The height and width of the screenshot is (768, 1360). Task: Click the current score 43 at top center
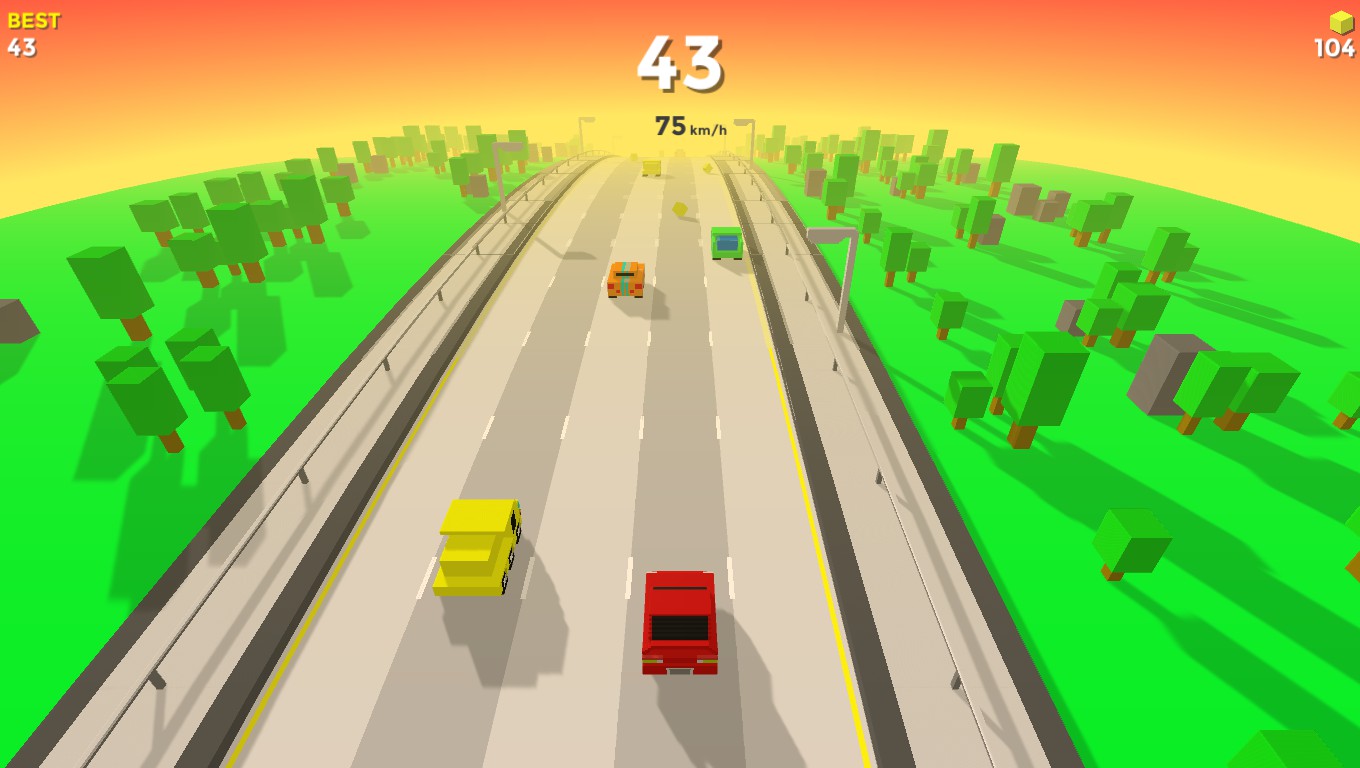pyautogui.click(x=679, y=62)
